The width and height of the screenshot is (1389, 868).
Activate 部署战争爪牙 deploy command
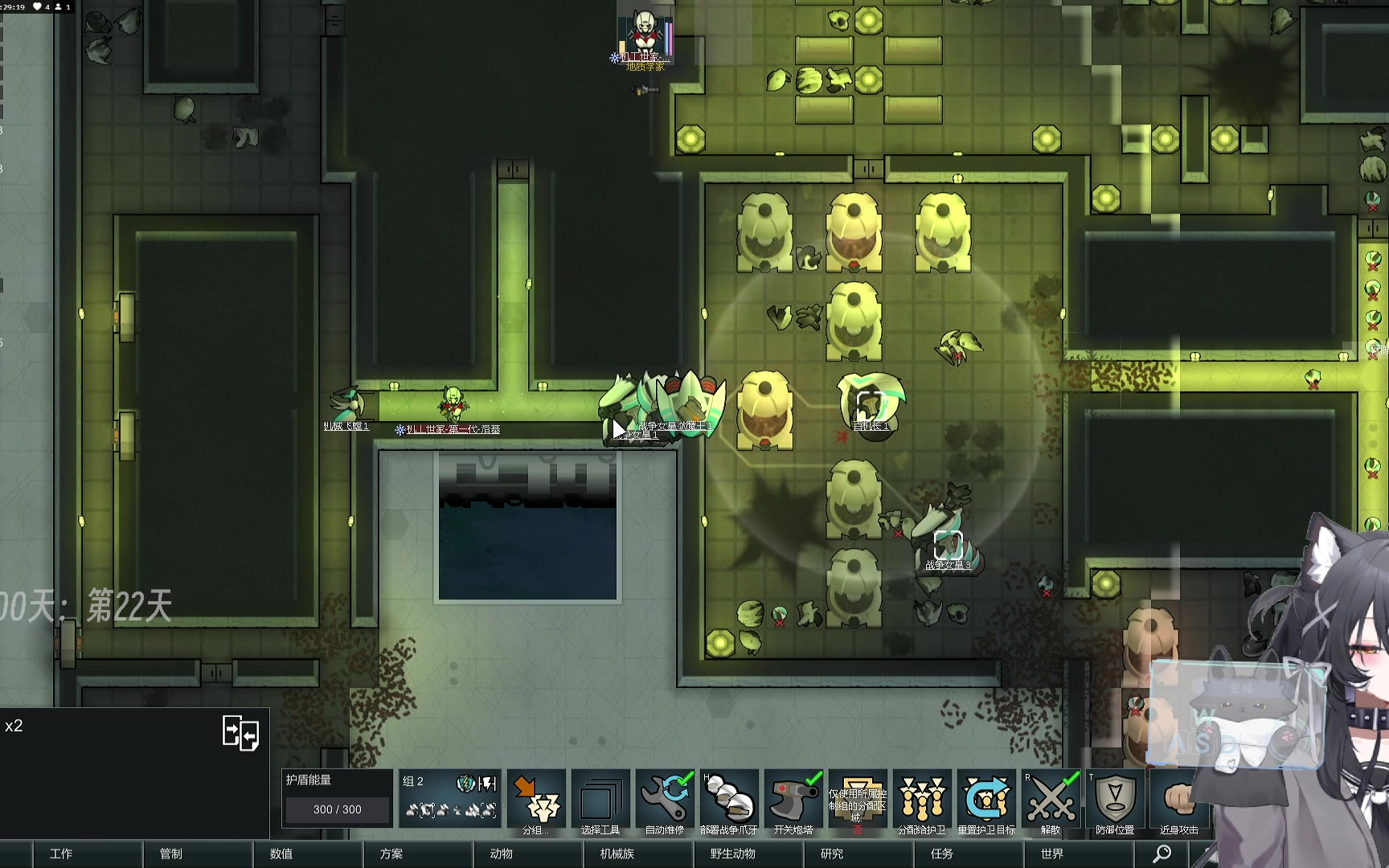[729, 801]
